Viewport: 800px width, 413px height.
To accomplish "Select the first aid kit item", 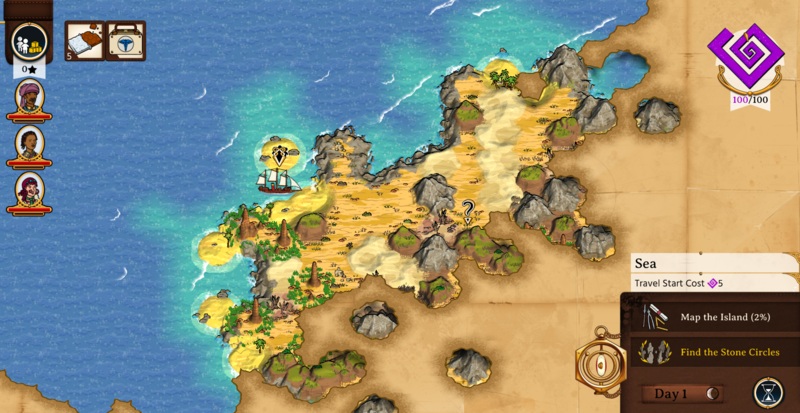I will coord(126,41).
